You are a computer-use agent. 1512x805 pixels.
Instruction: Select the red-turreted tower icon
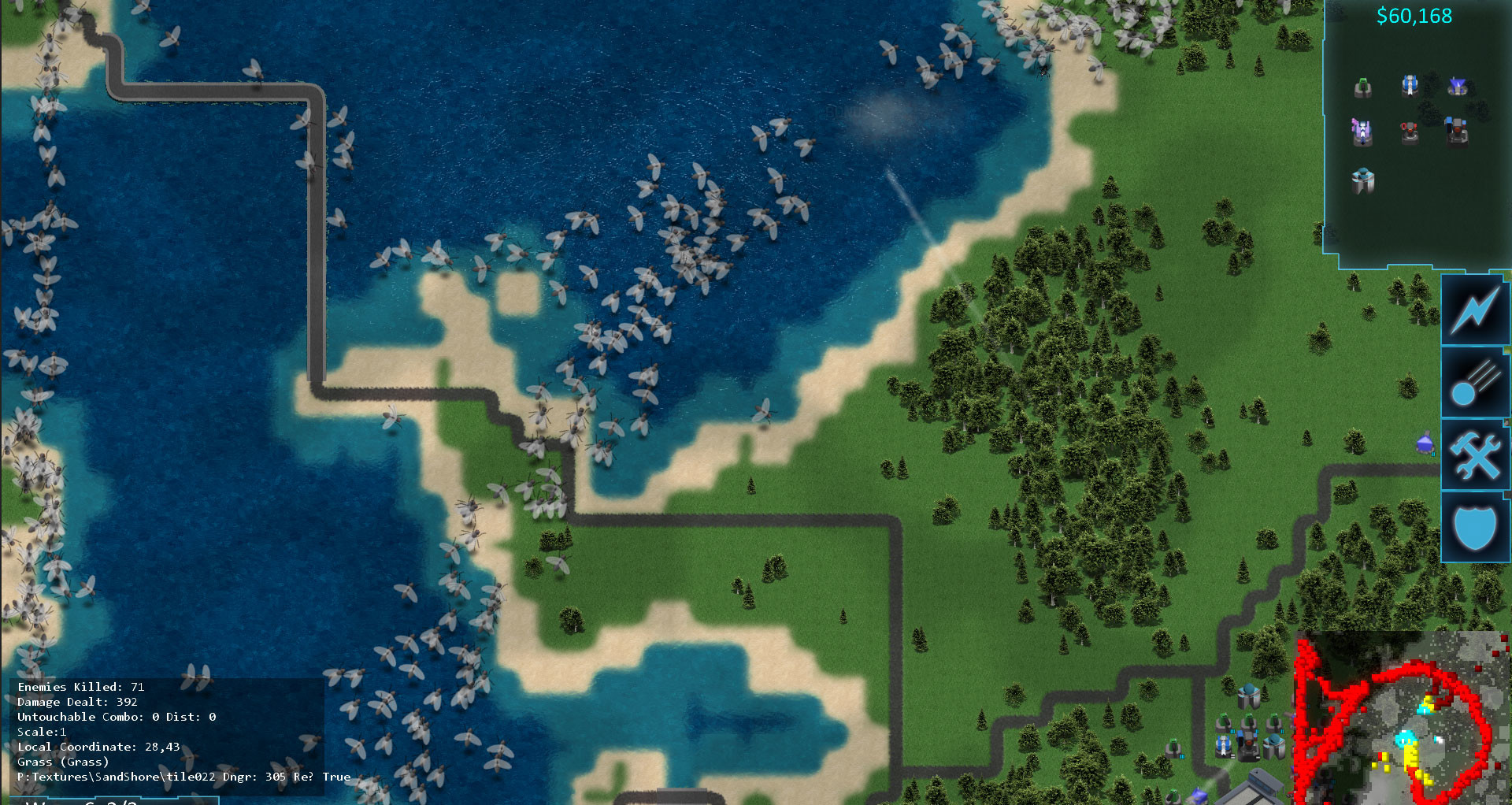(1409, 134)
